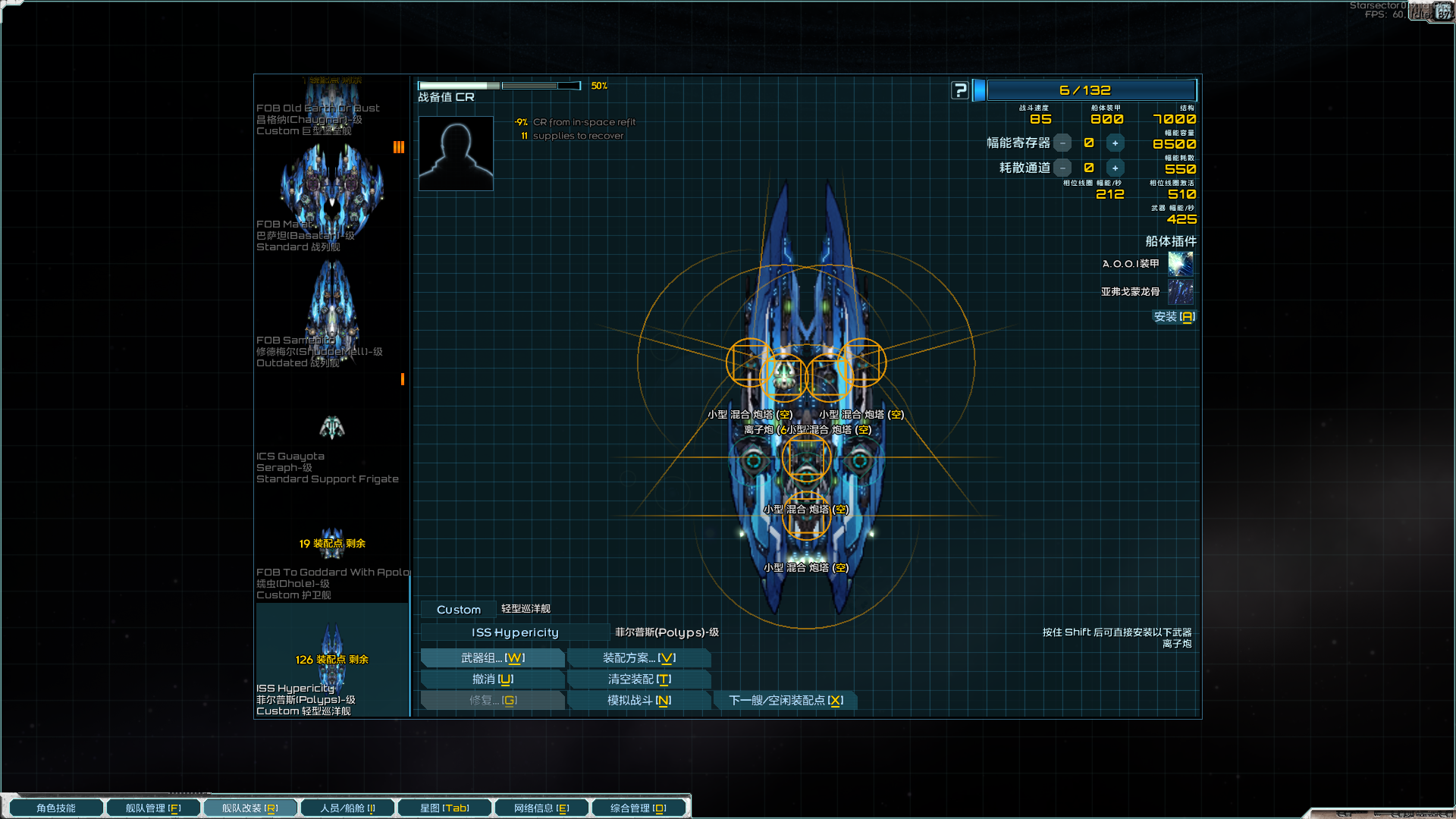
Task: Click the empty officer portrait silhouette
Action: point(455,152)
